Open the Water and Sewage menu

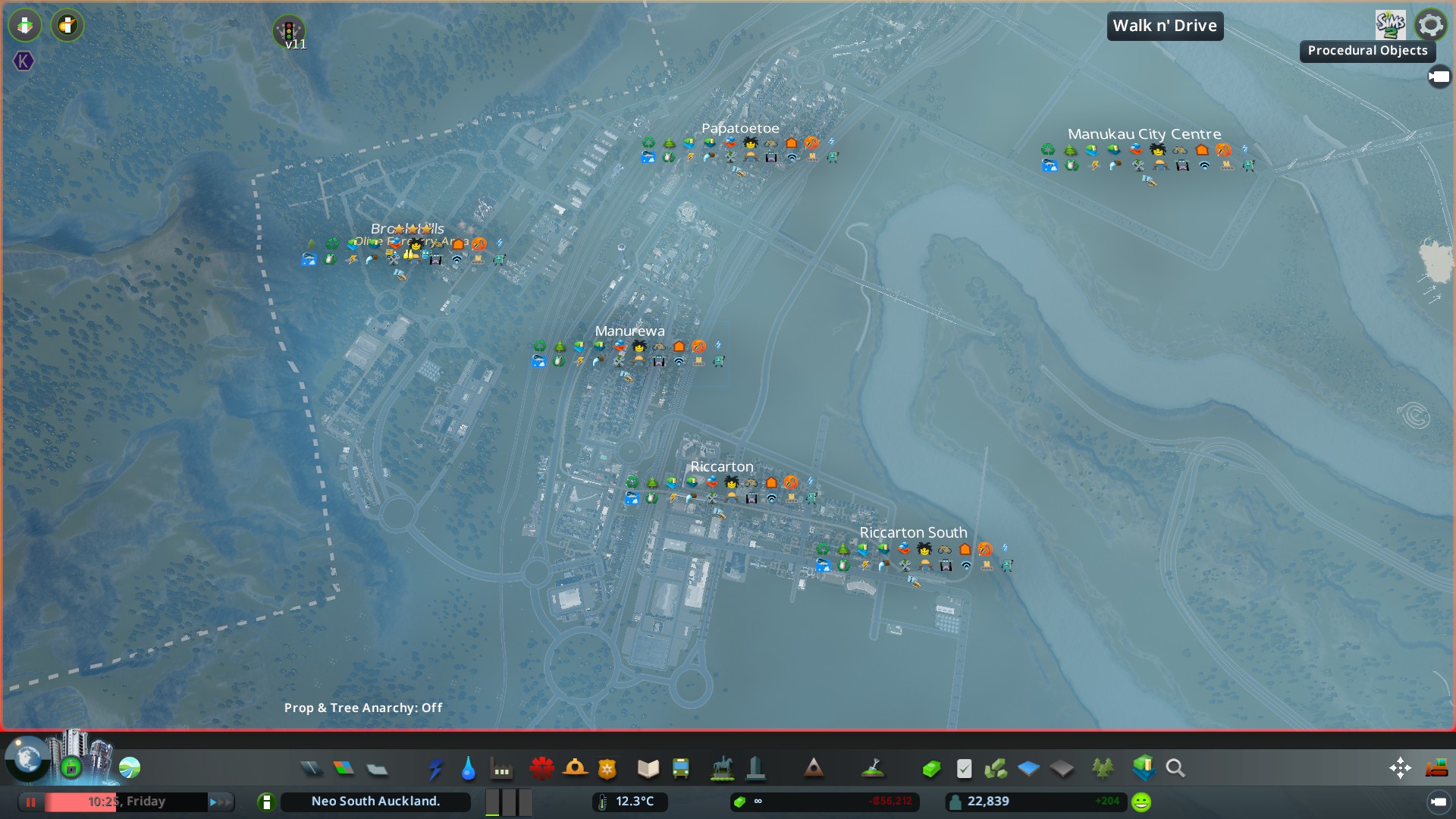pos(468,769)
